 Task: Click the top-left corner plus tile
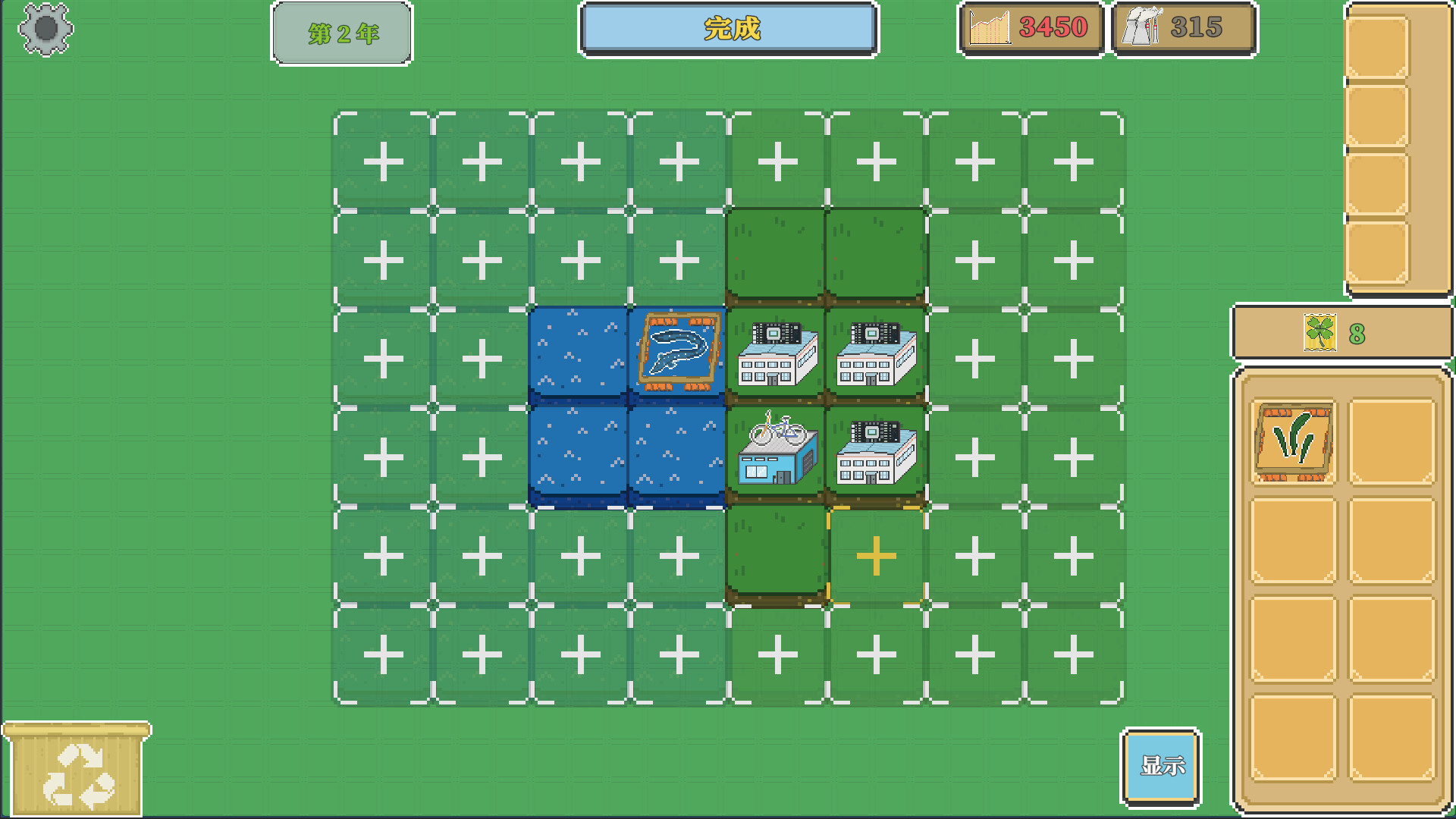[x=383, y=159]
